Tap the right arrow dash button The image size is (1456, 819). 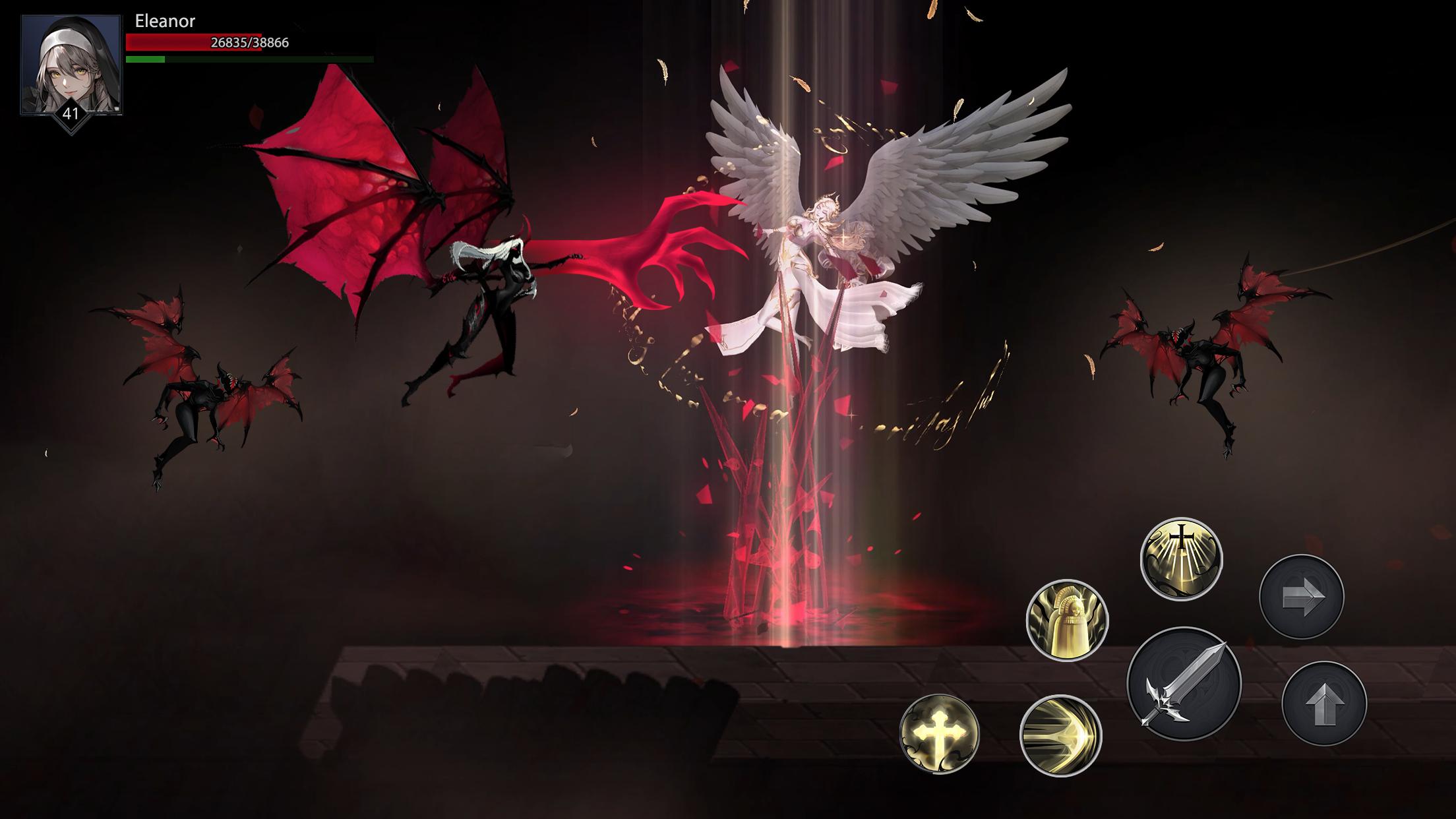click(x=1301, y=597)
